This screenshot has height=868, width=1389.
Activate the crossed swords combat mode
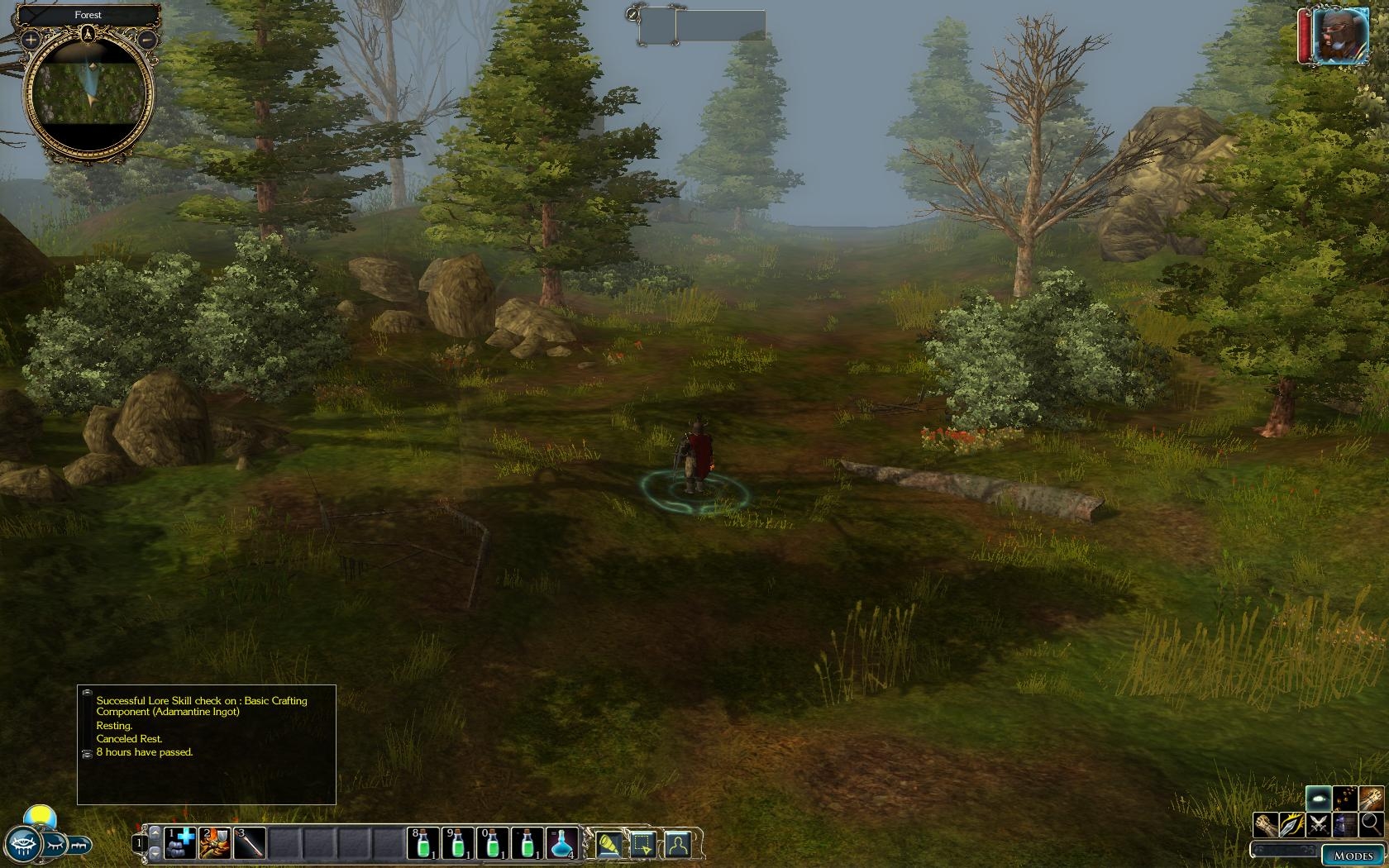(x=1320, y=823)
